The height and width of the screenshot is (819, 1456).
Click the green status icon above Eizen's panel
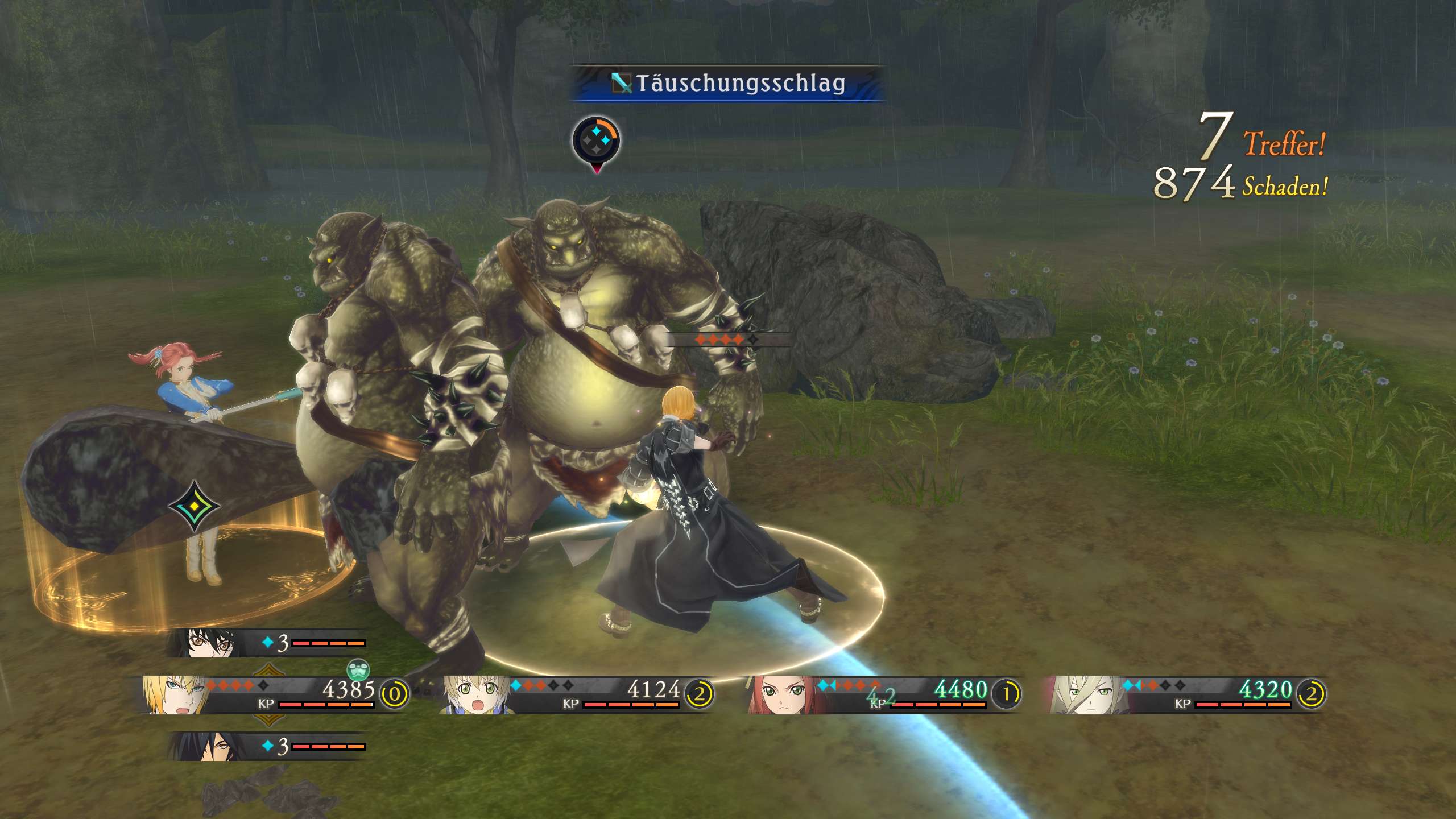click(x=358, y=670)
